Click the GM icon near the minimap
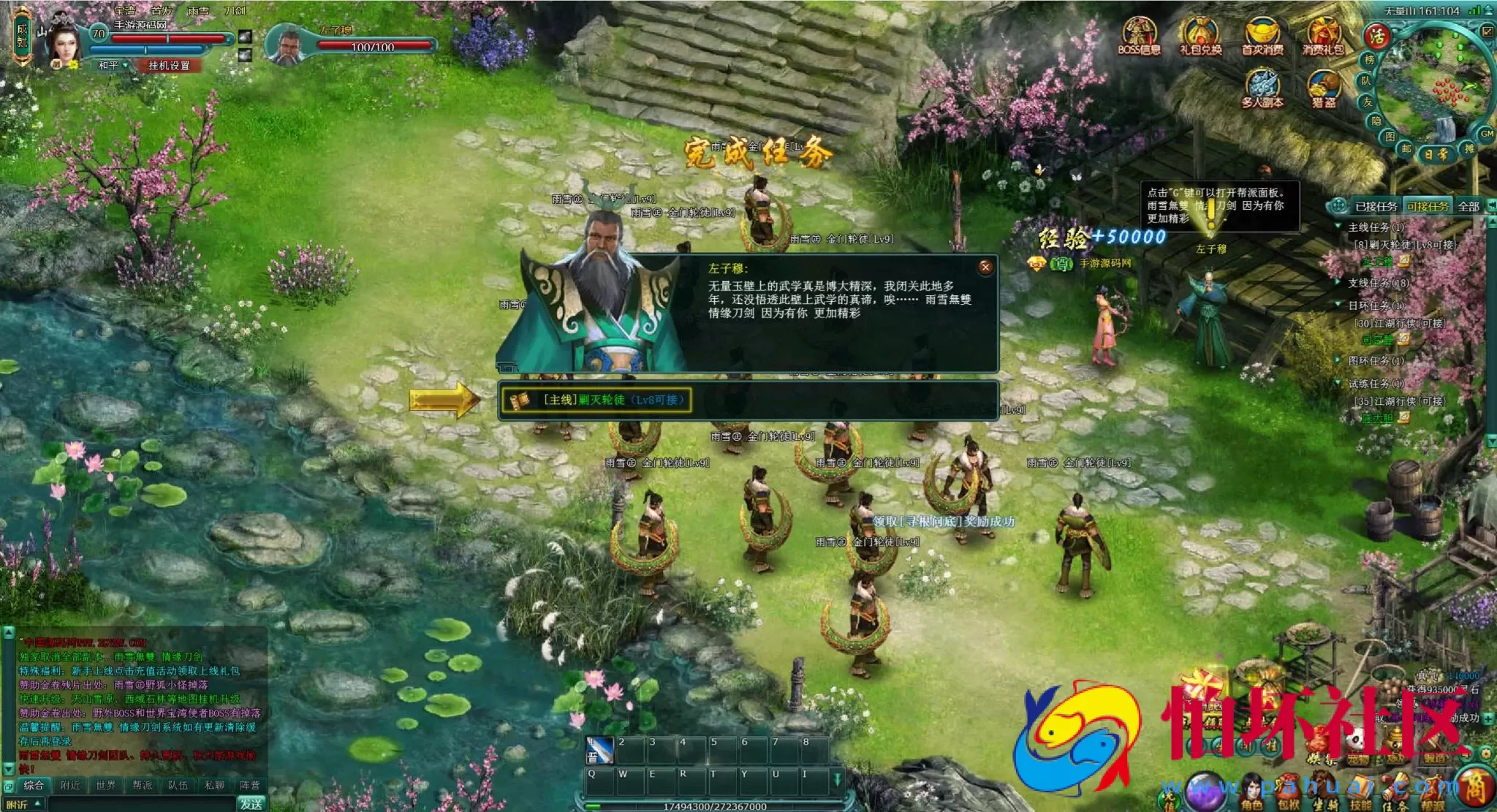The width and height of the screenshot is (1497, 812). (1487, 134)
